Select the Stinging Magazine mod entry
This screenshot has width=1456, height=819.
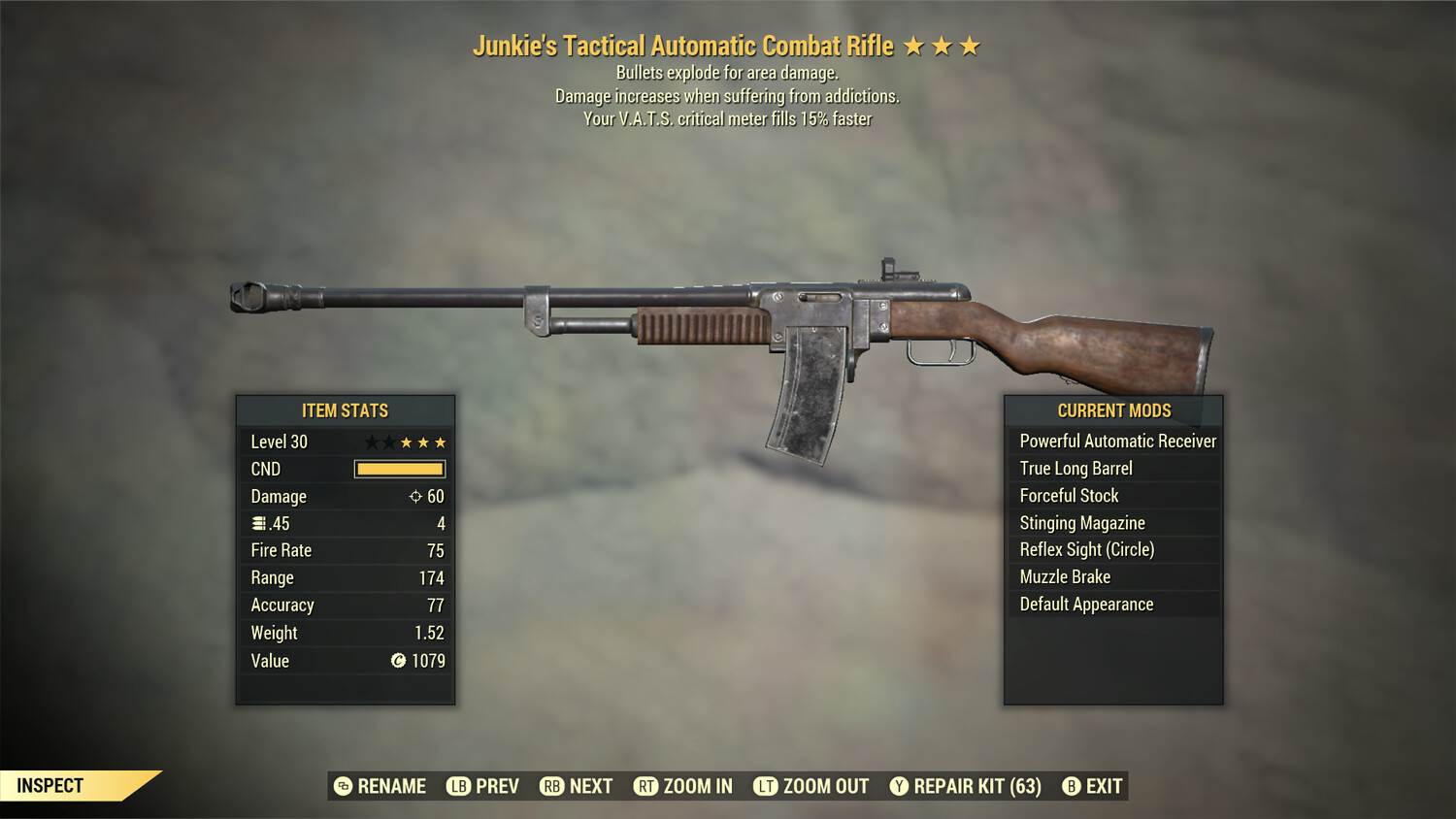click(x=1081, y=522)
